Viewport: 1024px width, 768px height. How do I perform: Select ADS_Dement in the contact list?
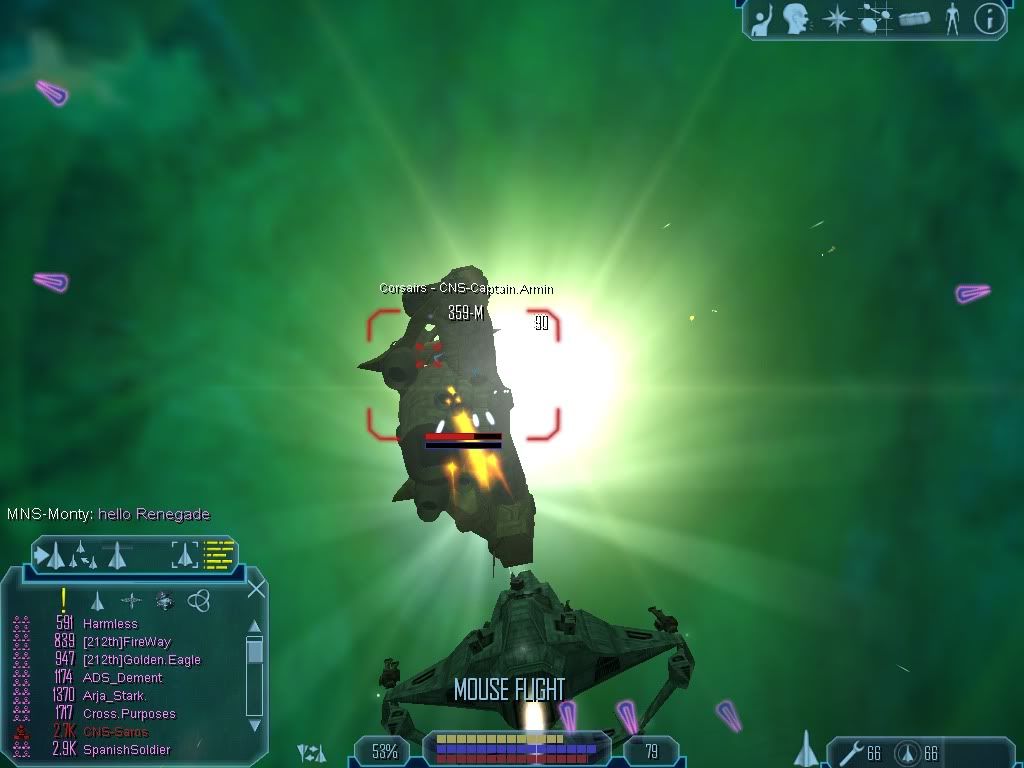(122, 678)
